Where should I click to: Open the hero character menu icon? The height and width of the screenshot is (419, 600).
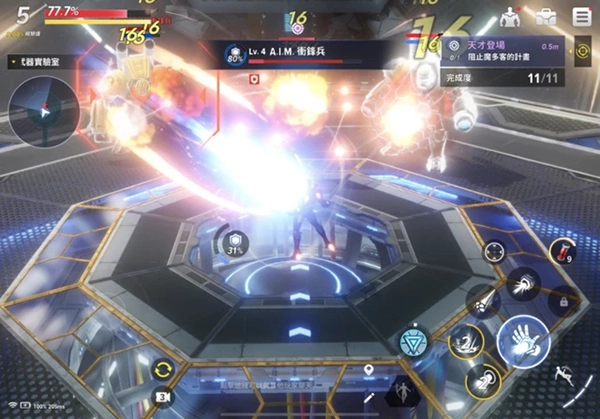(x=510, y=16)
